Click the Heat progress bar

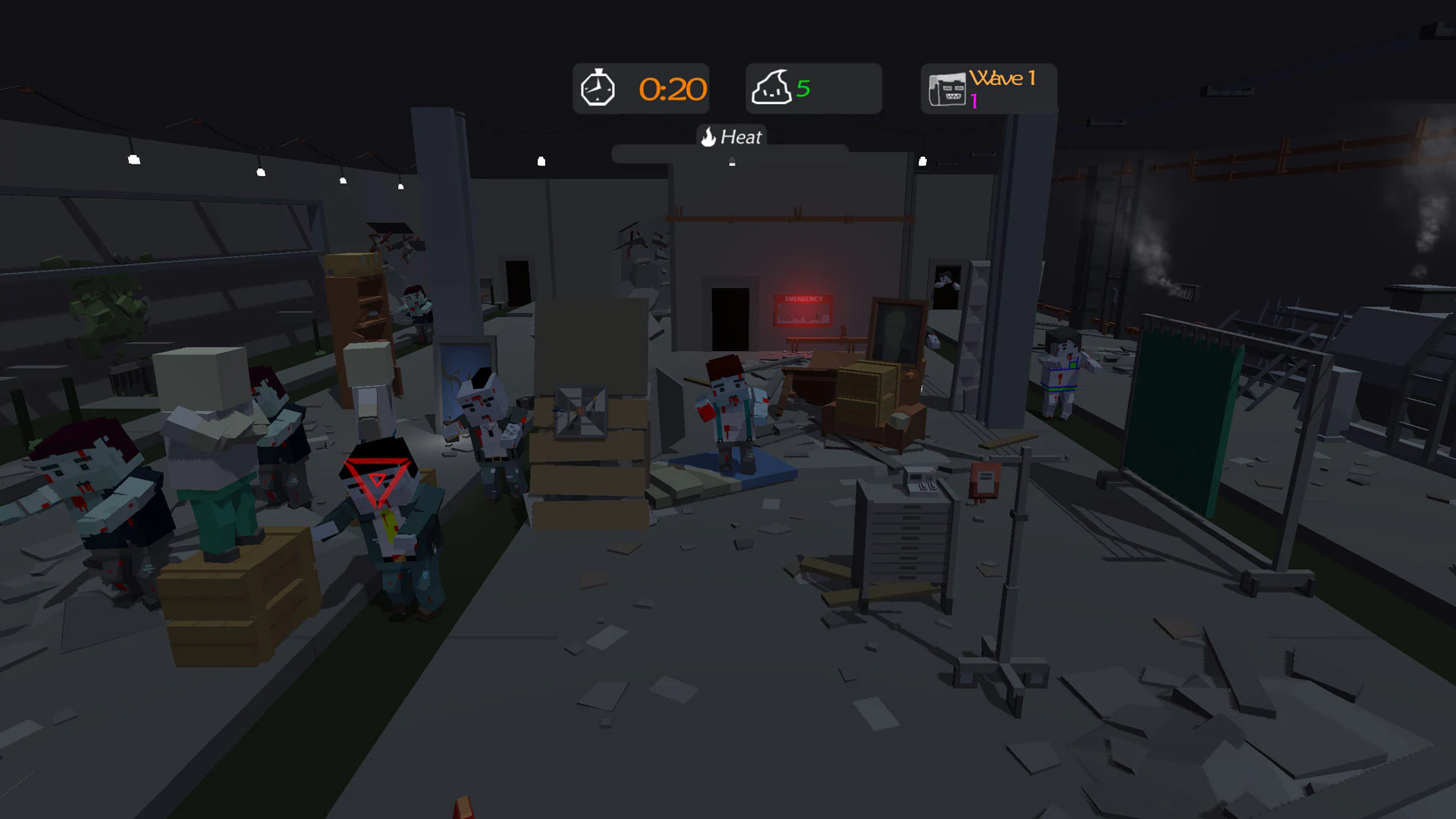click(x=732, y=155)
